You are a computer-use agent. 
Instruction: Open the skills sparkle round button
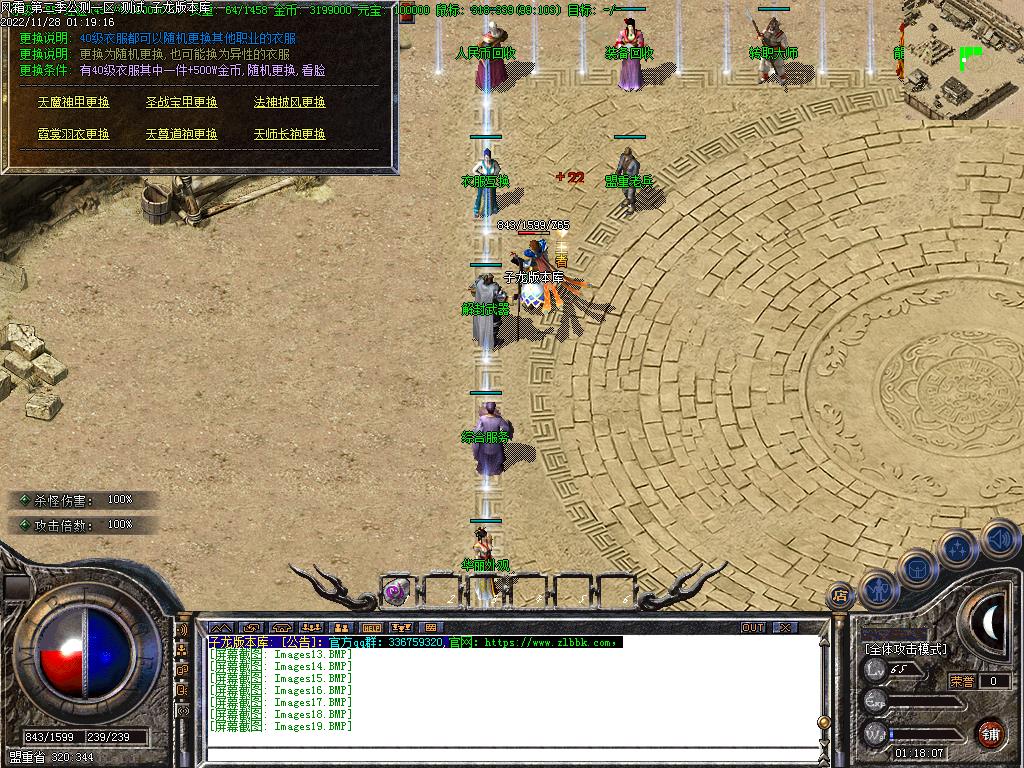(x=958, y=548)
